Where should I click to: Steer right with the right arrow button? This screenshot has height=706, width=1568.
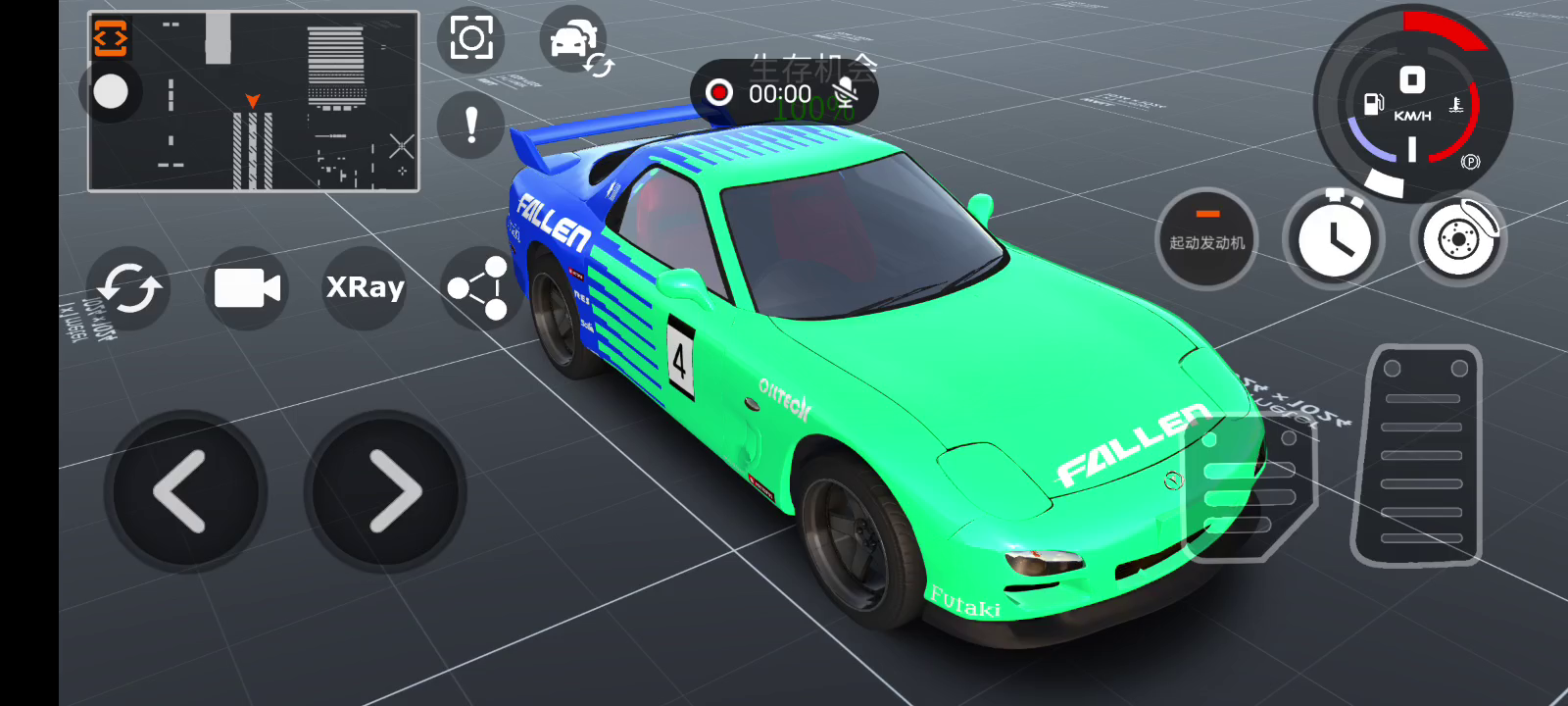click(385, 491)
